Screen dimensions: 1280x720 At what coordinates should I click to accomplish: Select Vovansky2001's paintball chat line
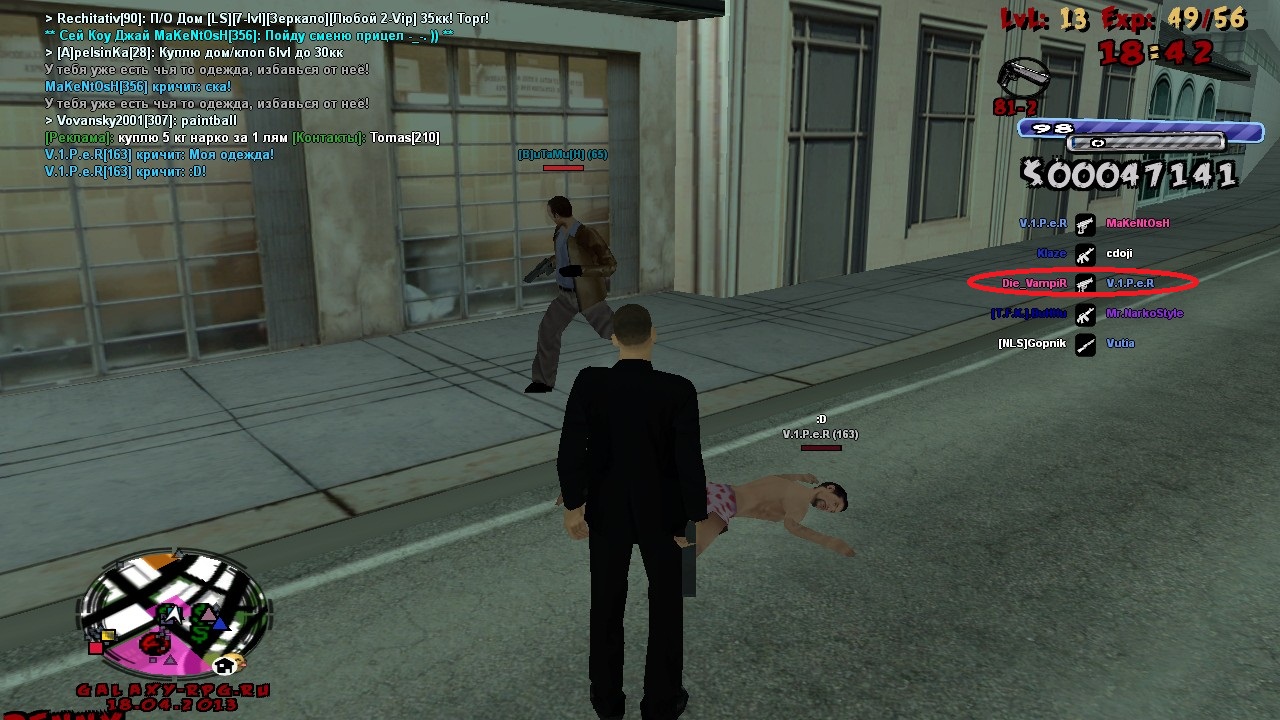(x=141, y=121)
